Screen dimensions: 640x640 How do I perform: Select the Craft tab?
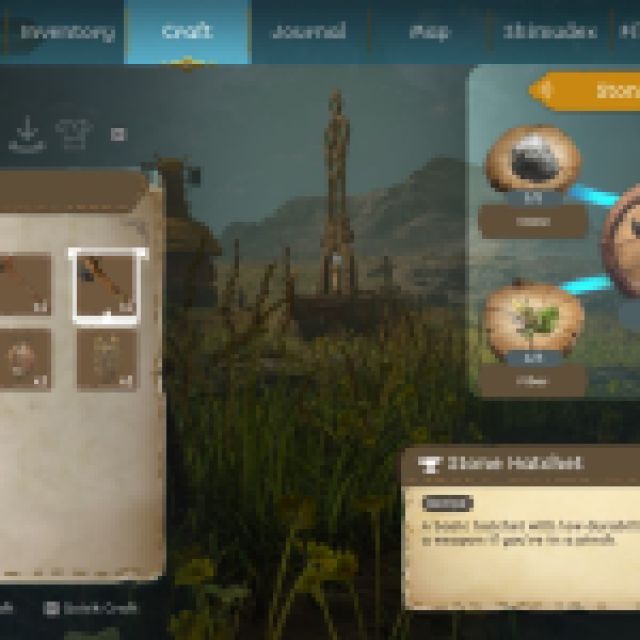click(x=186, y=31)
